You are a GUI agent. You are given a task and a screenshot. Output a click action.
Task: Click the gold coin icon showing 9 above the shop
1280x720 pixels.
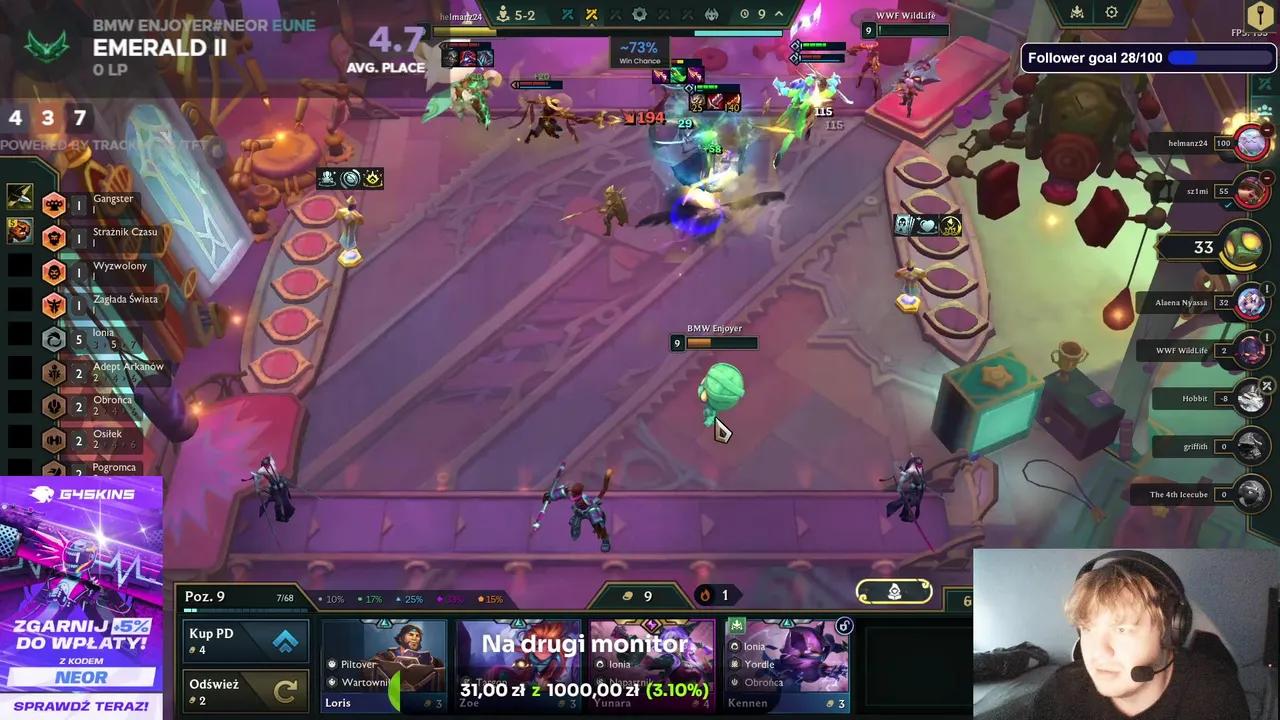click(x=629, y=595)
